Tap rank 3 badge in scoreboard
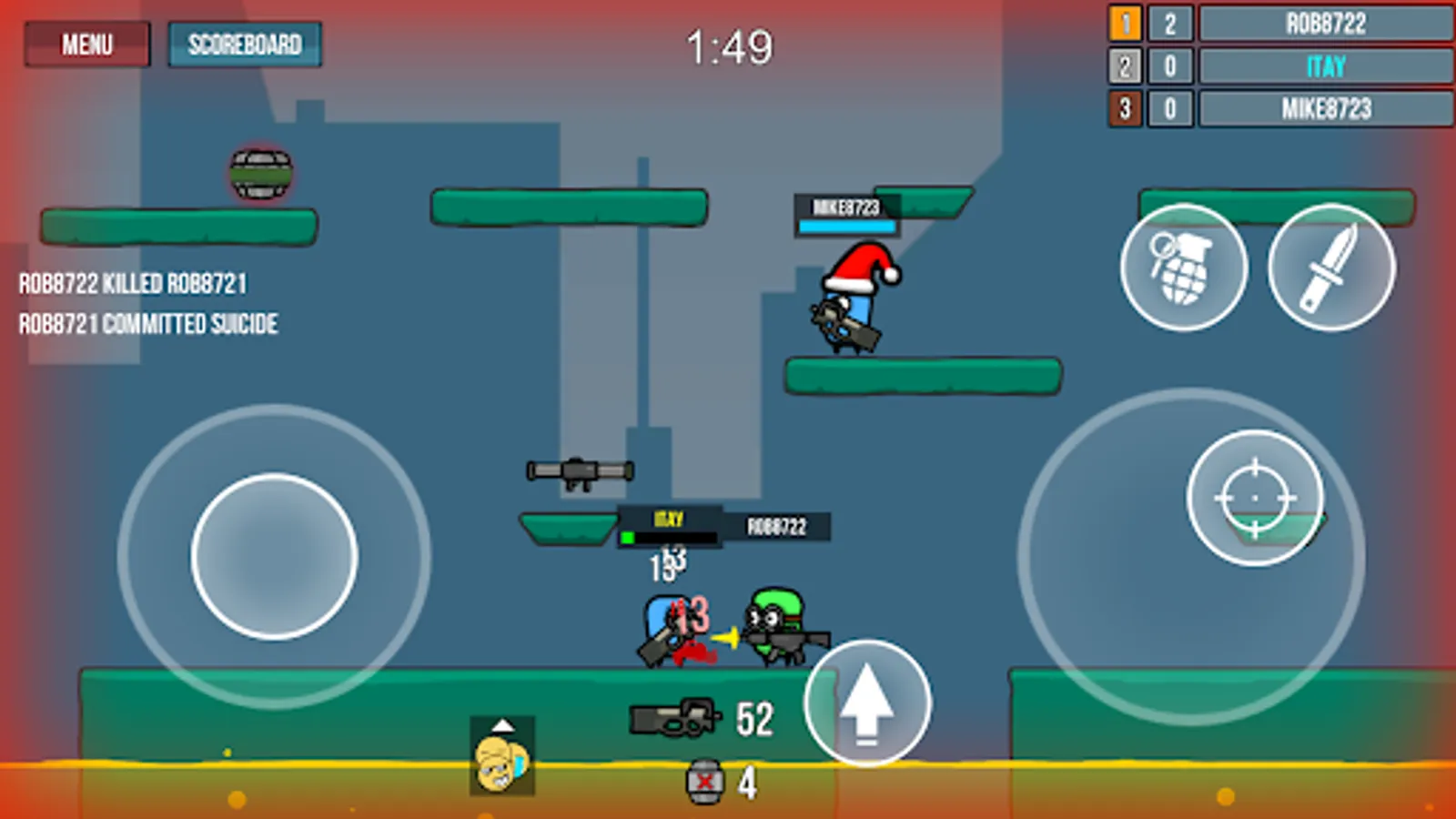Viewport: 1456px width, 819px height. pyautogui.click(x=1125, y=109)
